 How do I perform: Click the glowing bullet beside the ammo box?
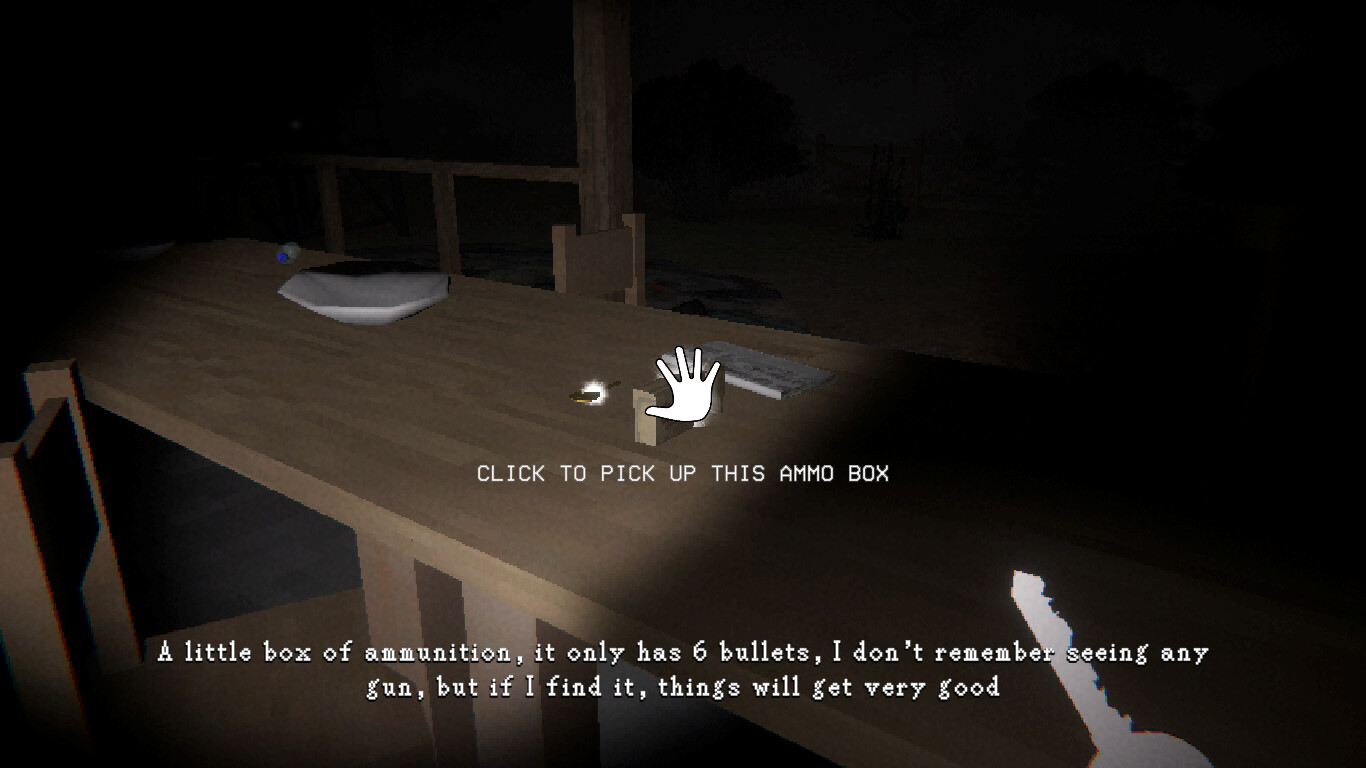tap(590, 394)
